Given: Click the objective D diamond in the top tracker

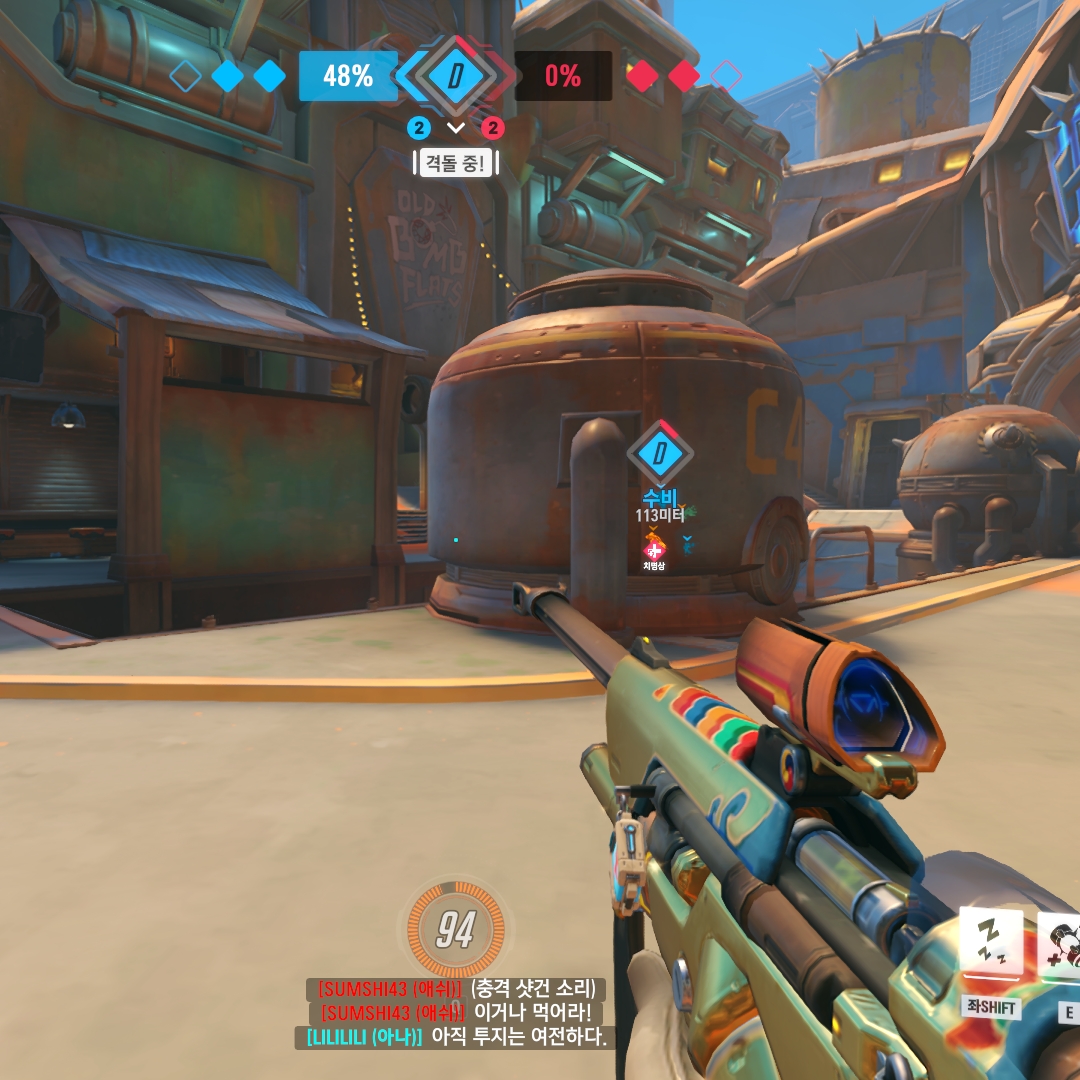Looking at the screenshot, I should 455,76.
